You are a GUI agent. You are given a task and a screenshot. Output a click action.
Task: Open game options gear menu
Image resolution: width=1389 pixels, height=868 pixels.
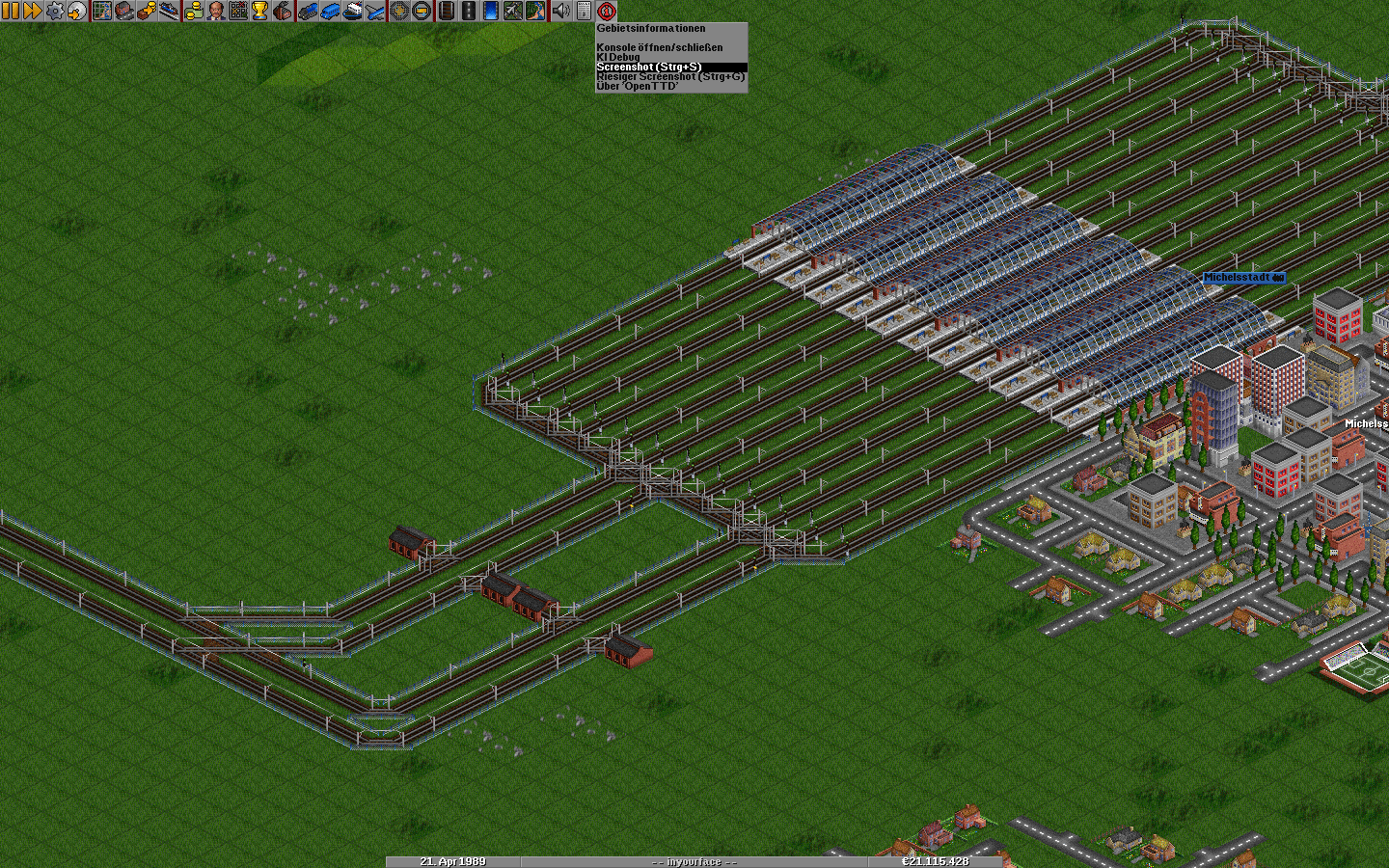tap(55, 11)
